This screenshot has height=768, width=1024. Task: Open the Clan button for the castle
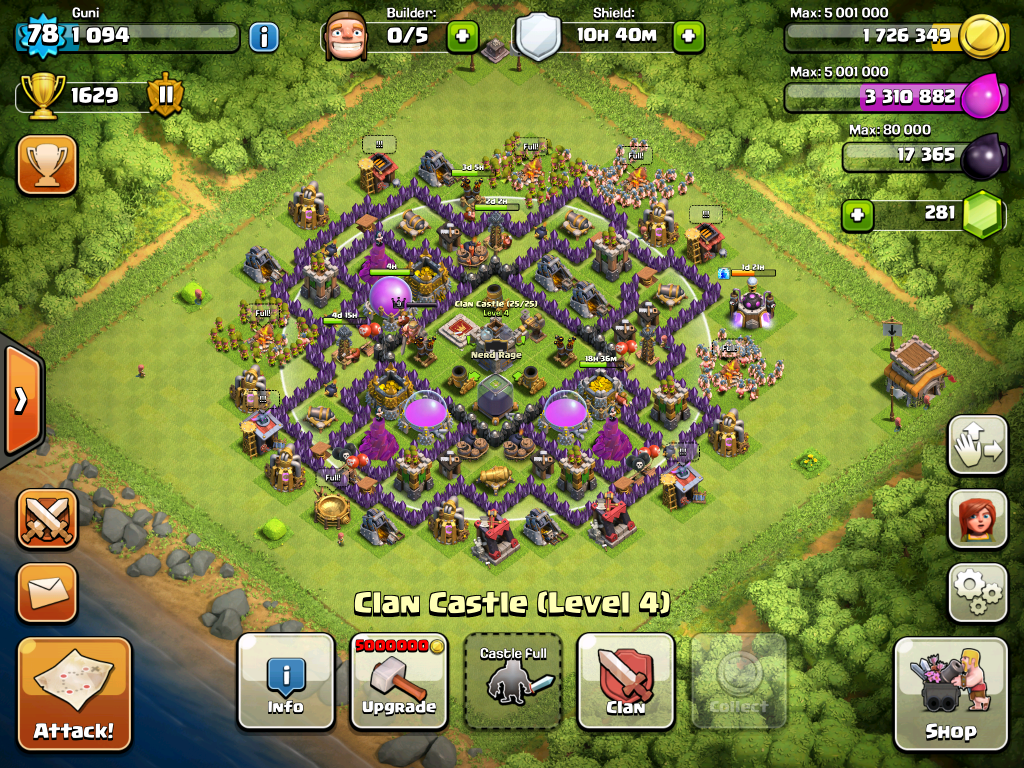(626, 681)
